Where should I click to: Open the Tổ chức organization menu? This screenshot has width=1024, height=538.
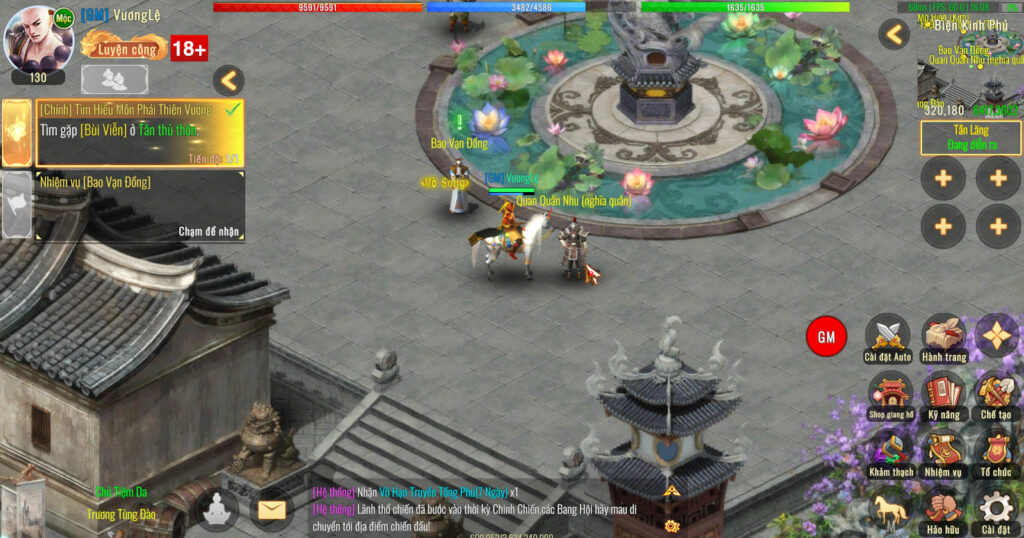tap(996, 450)
